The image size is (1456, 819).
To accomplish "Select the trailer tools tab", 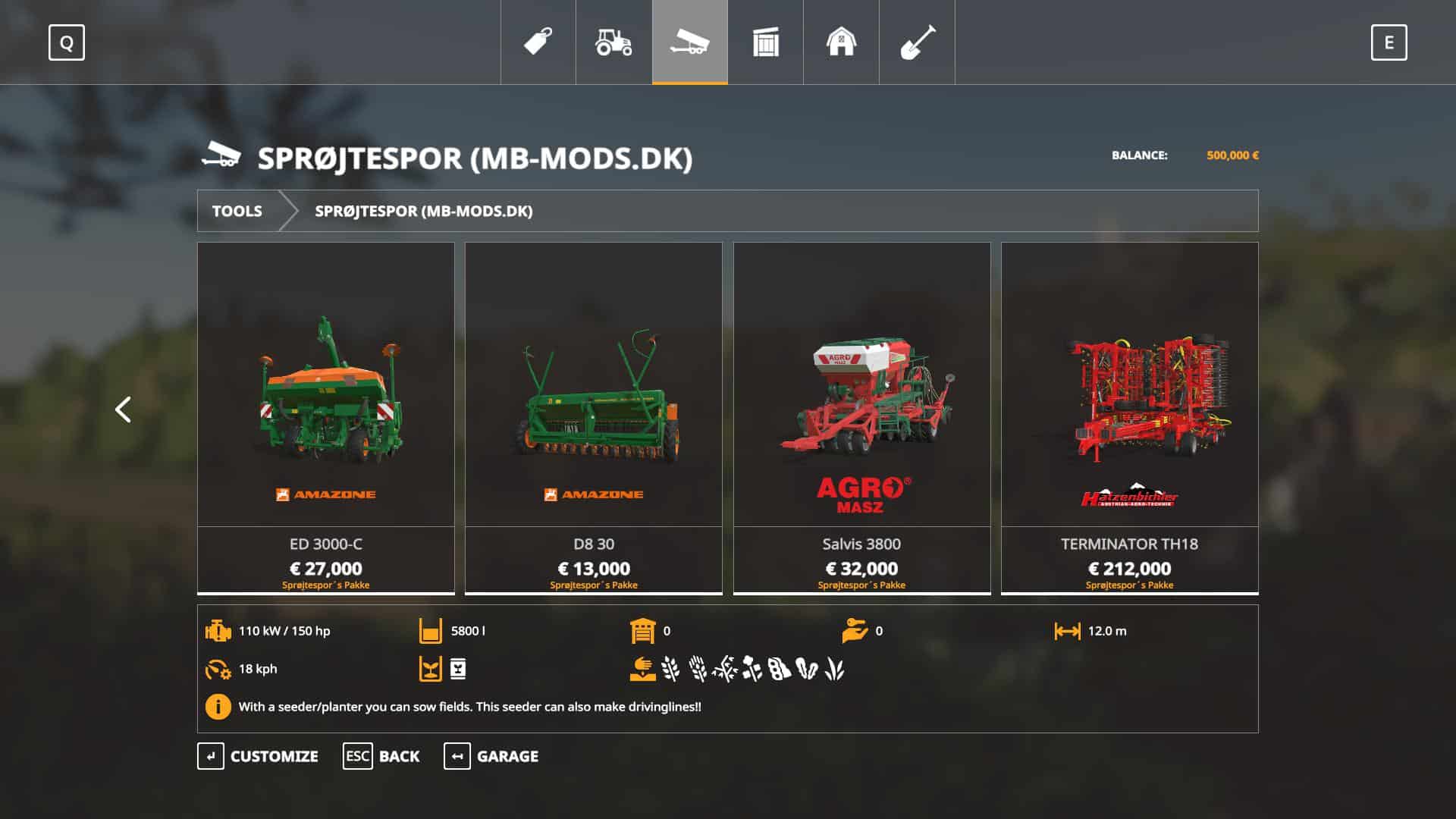I will (x=689, y=42).
